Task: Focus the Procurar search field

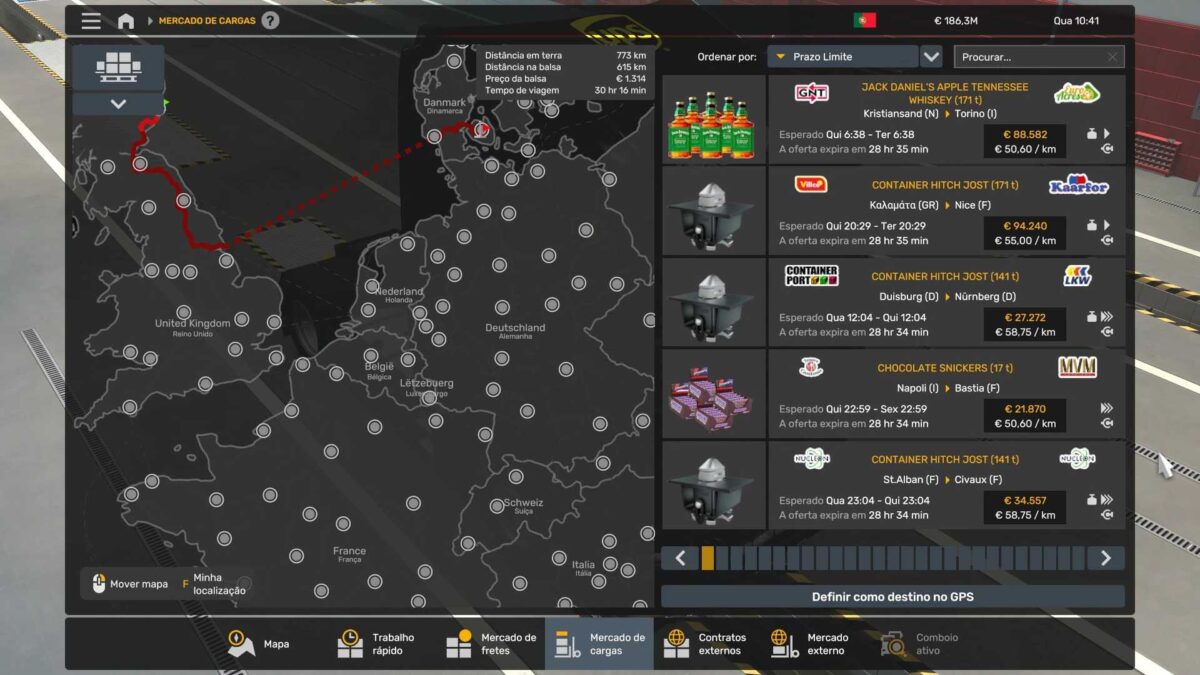Action: pyautogui.click(x=1030, y=57)
